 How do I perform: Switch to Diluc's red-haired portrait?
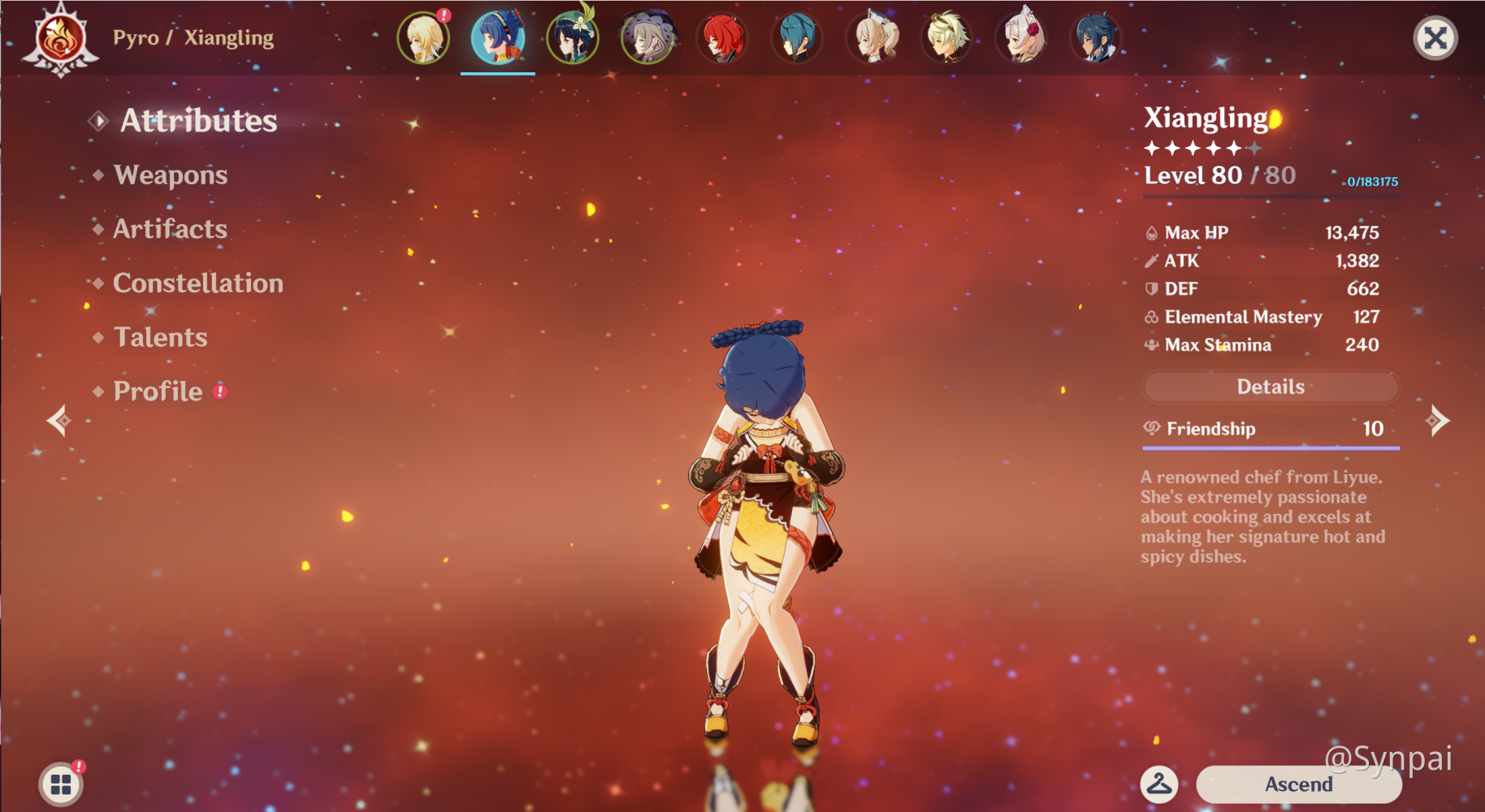click(x=722, y=38)
